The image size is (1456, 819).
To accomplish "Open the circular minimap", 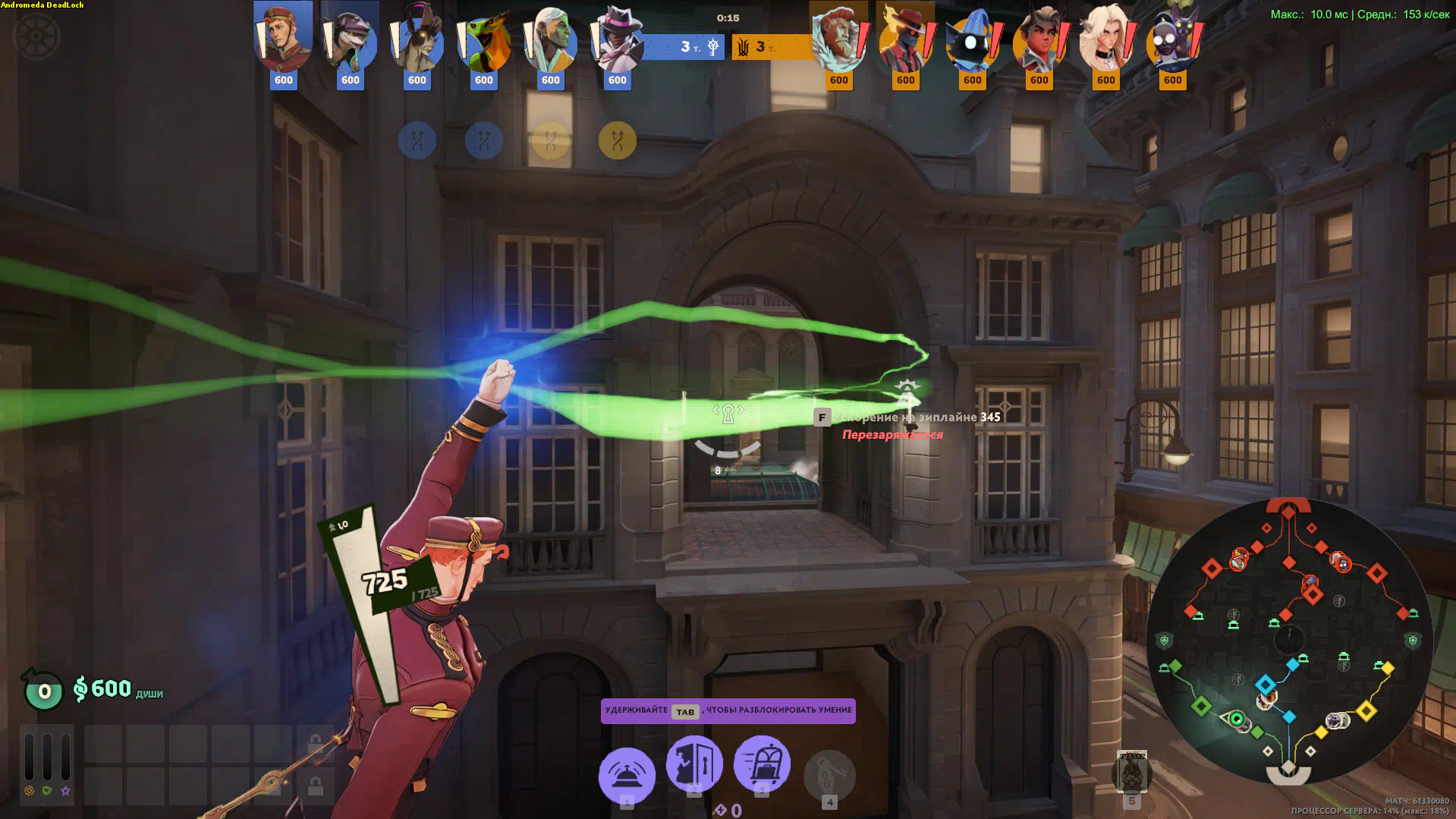I will (1288, 641).
